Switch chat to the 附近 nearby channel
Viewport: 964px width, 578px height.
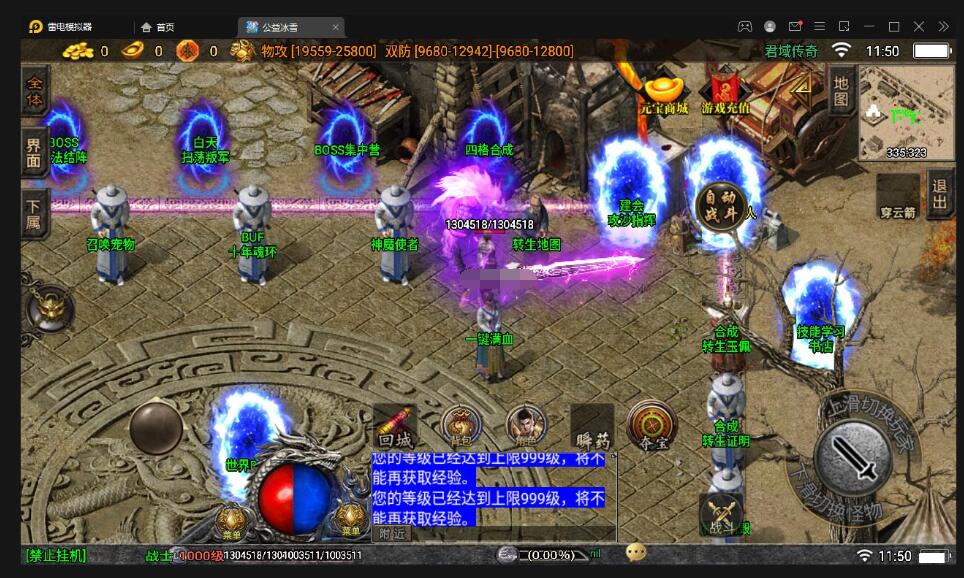pyautogui.click(x=391, y=534)
